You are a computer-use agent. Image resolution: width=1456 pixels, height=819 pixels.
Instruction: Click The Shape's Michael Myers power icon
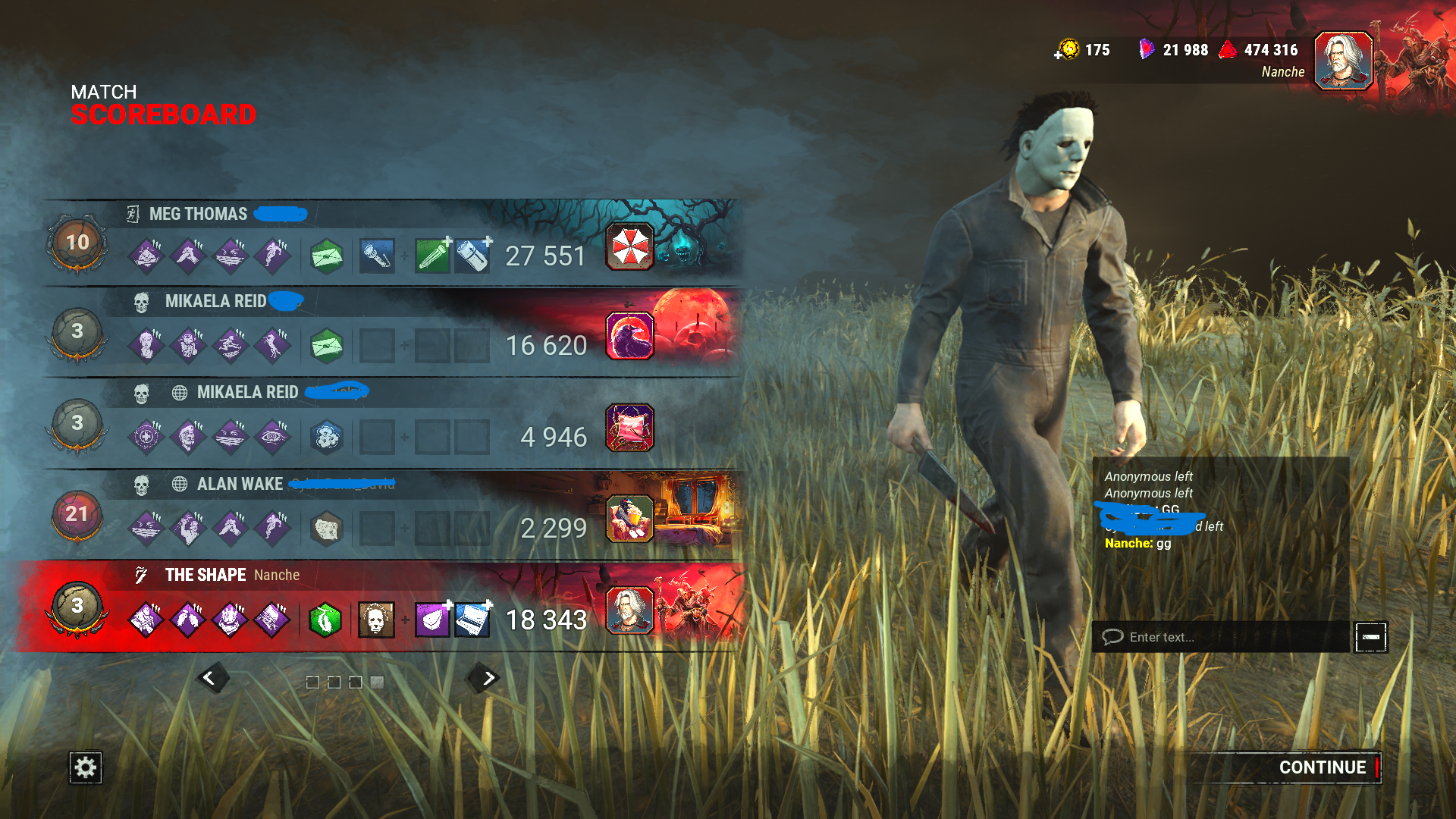tap(377, 618)
